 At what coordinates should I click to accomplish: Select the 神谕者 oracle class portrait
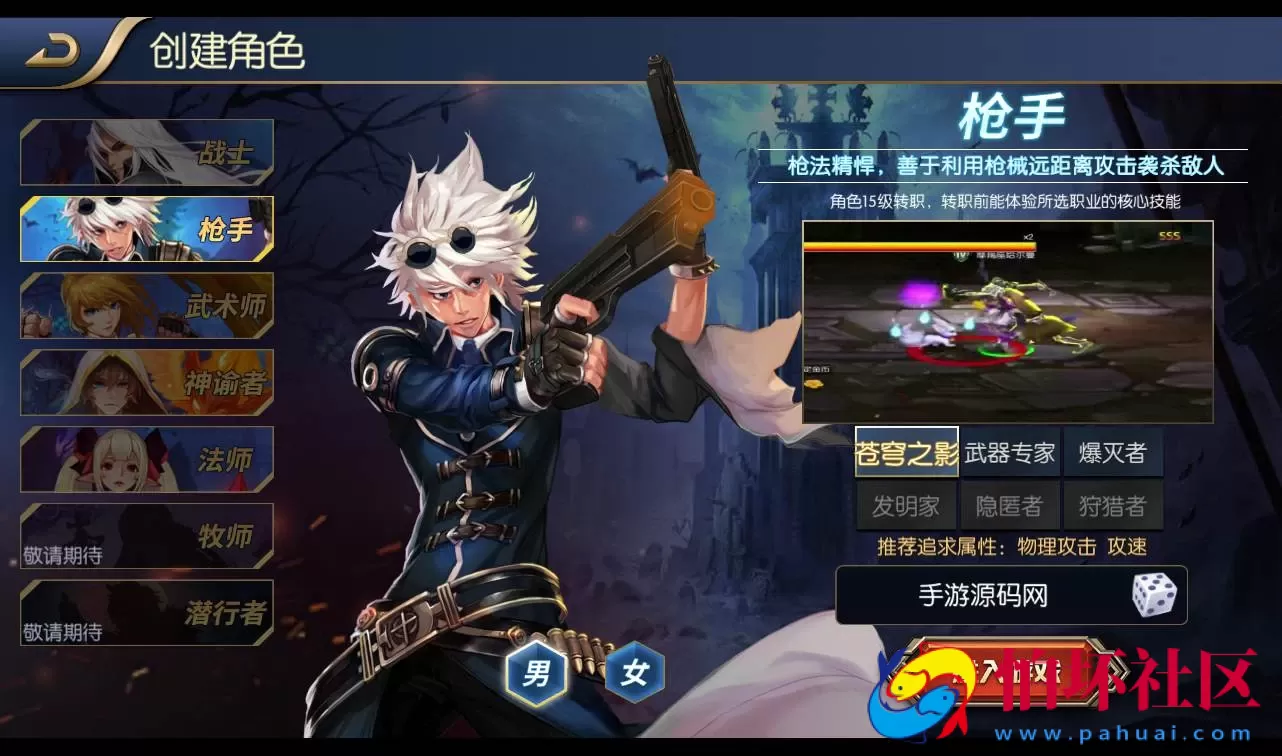coord(146,383)
